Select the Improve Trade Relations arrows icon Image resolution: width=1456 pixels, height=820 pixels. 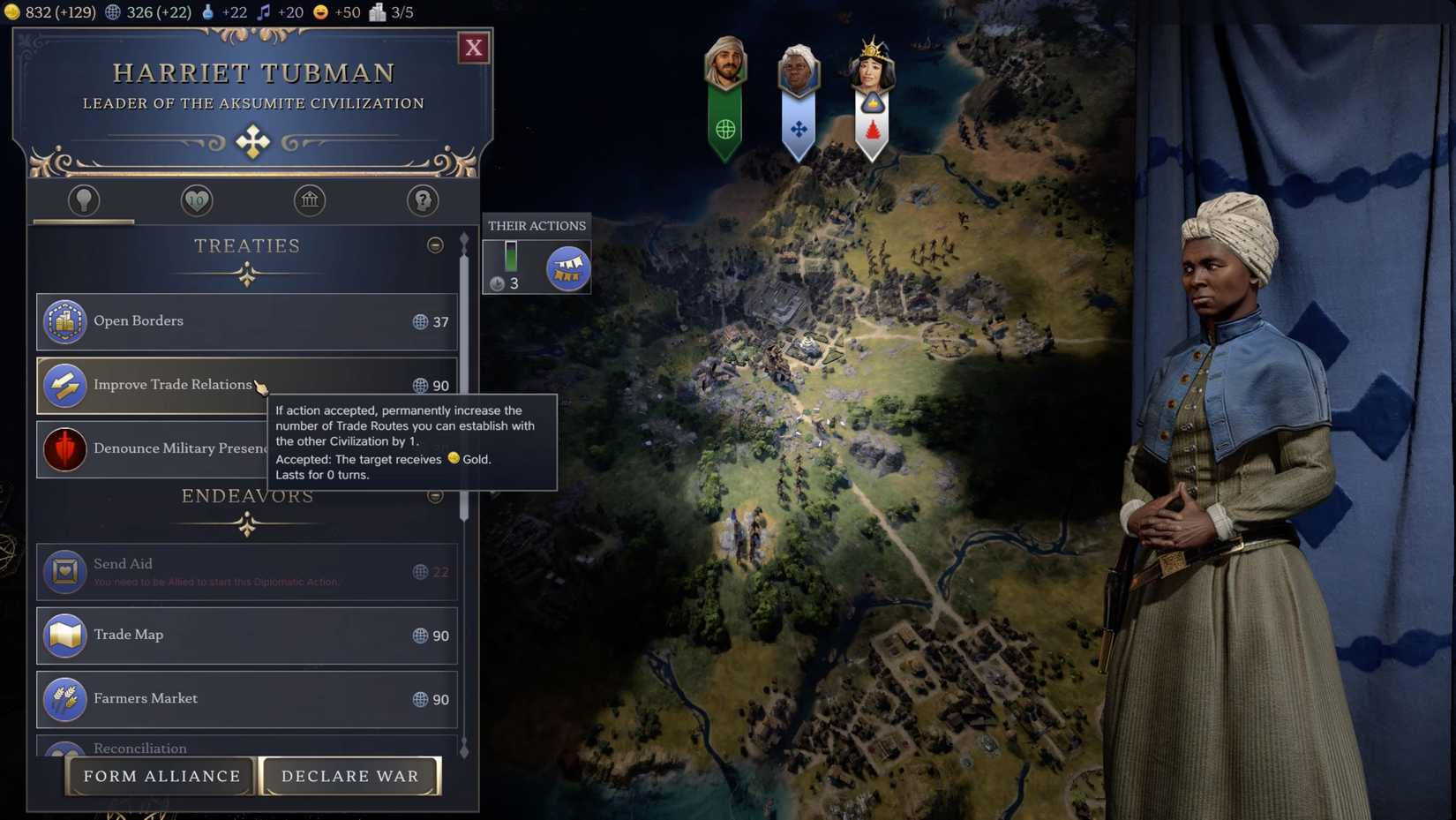click(64, 385)
